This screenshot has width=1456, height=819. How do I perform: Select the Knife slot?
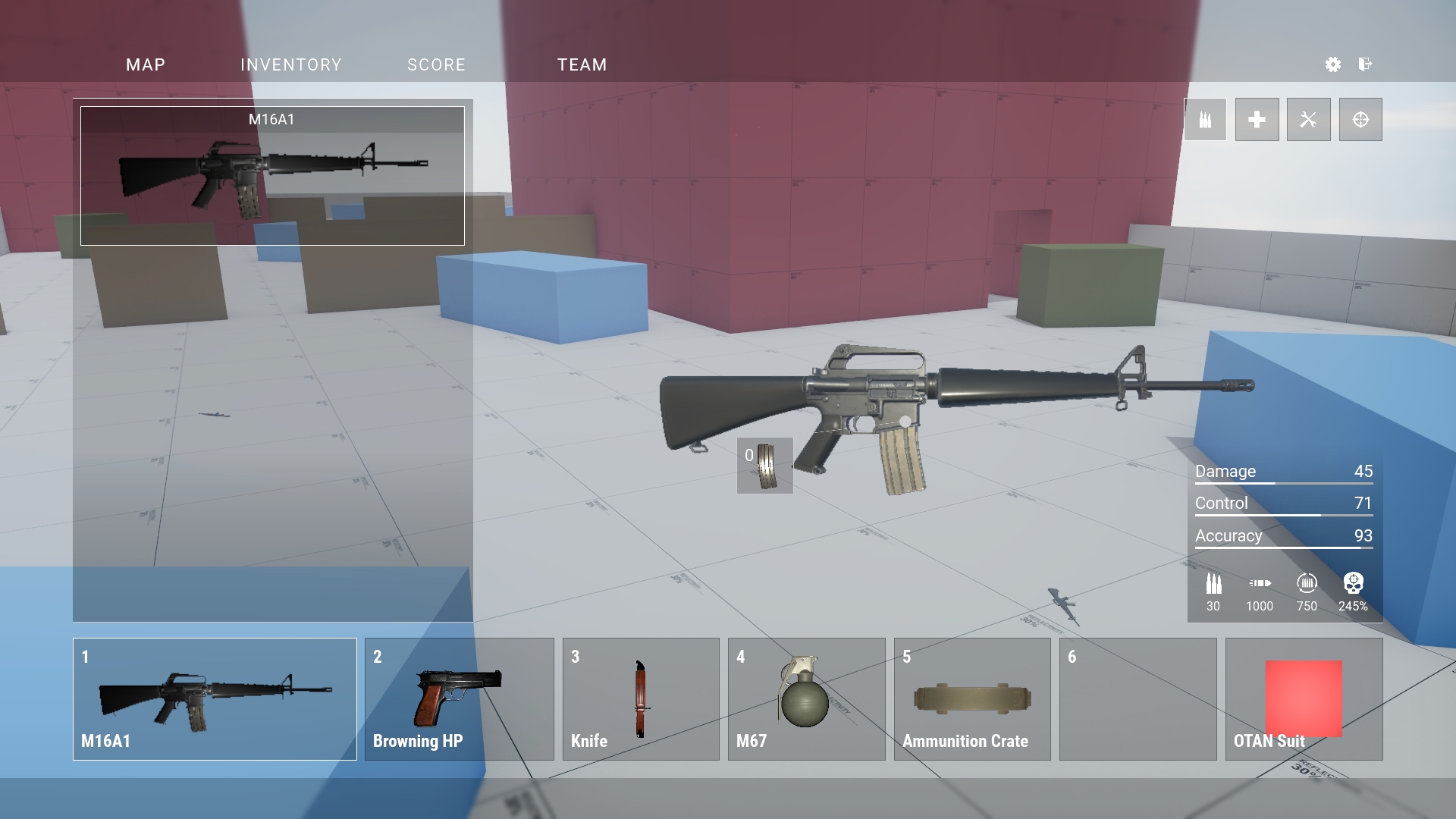(x=641, y=698)
